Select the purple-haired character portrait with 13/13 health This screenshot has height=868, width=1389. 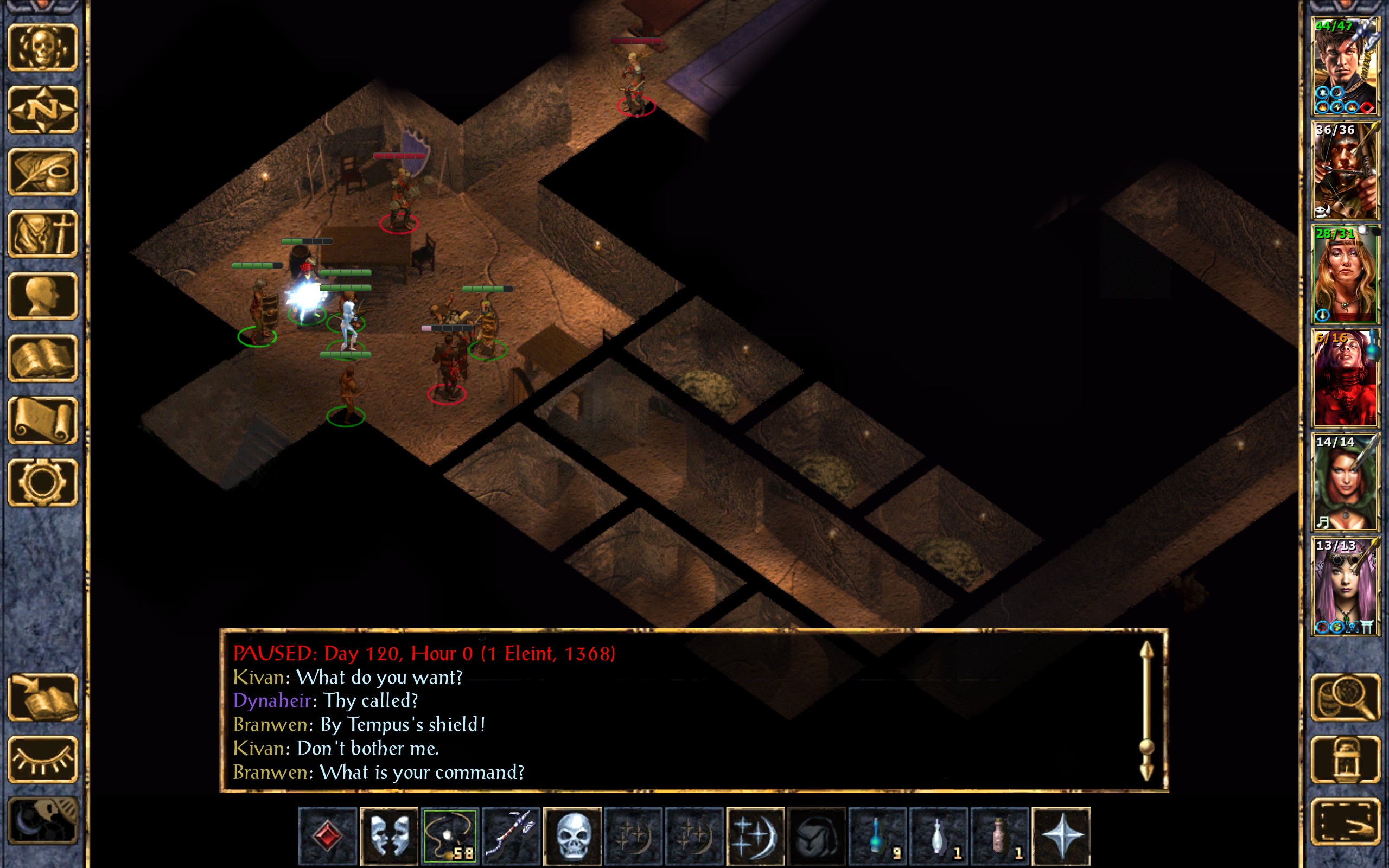(x=1345, y=586)
